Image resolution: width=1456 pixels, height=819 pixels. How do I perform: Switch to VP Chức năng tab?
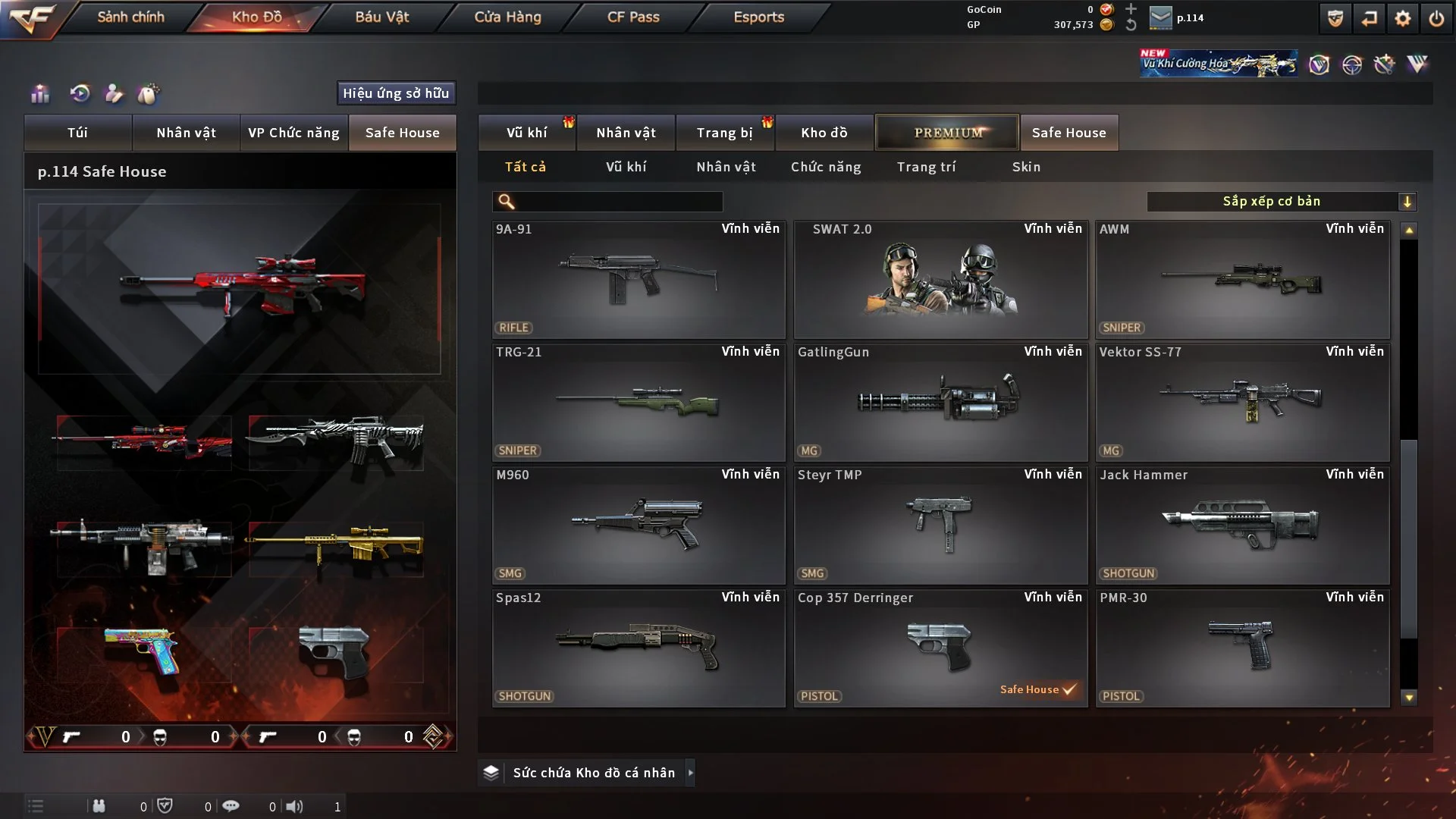click(293, 133)
